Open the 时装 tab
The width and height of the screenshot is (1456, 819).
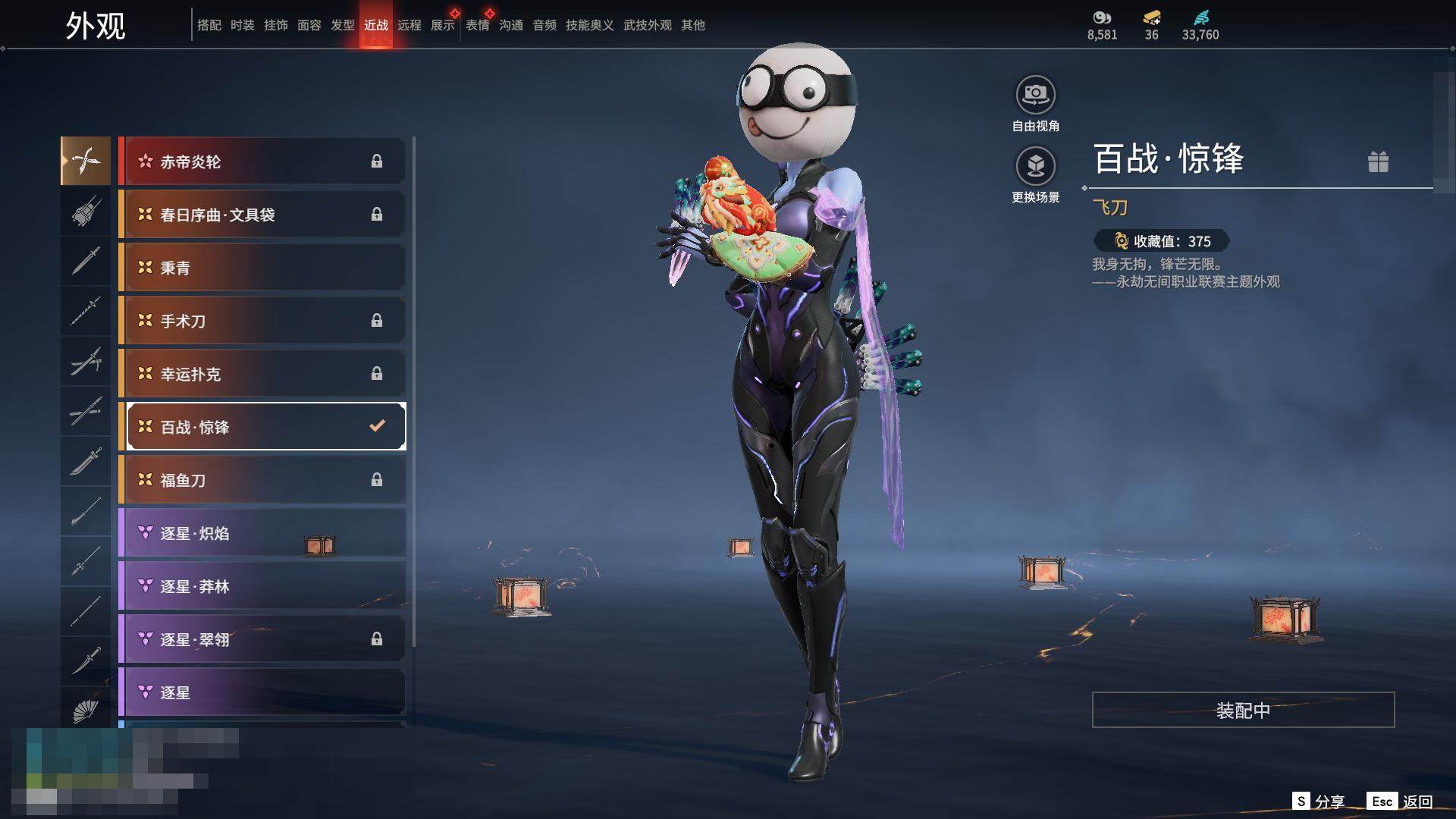[242, 25]
